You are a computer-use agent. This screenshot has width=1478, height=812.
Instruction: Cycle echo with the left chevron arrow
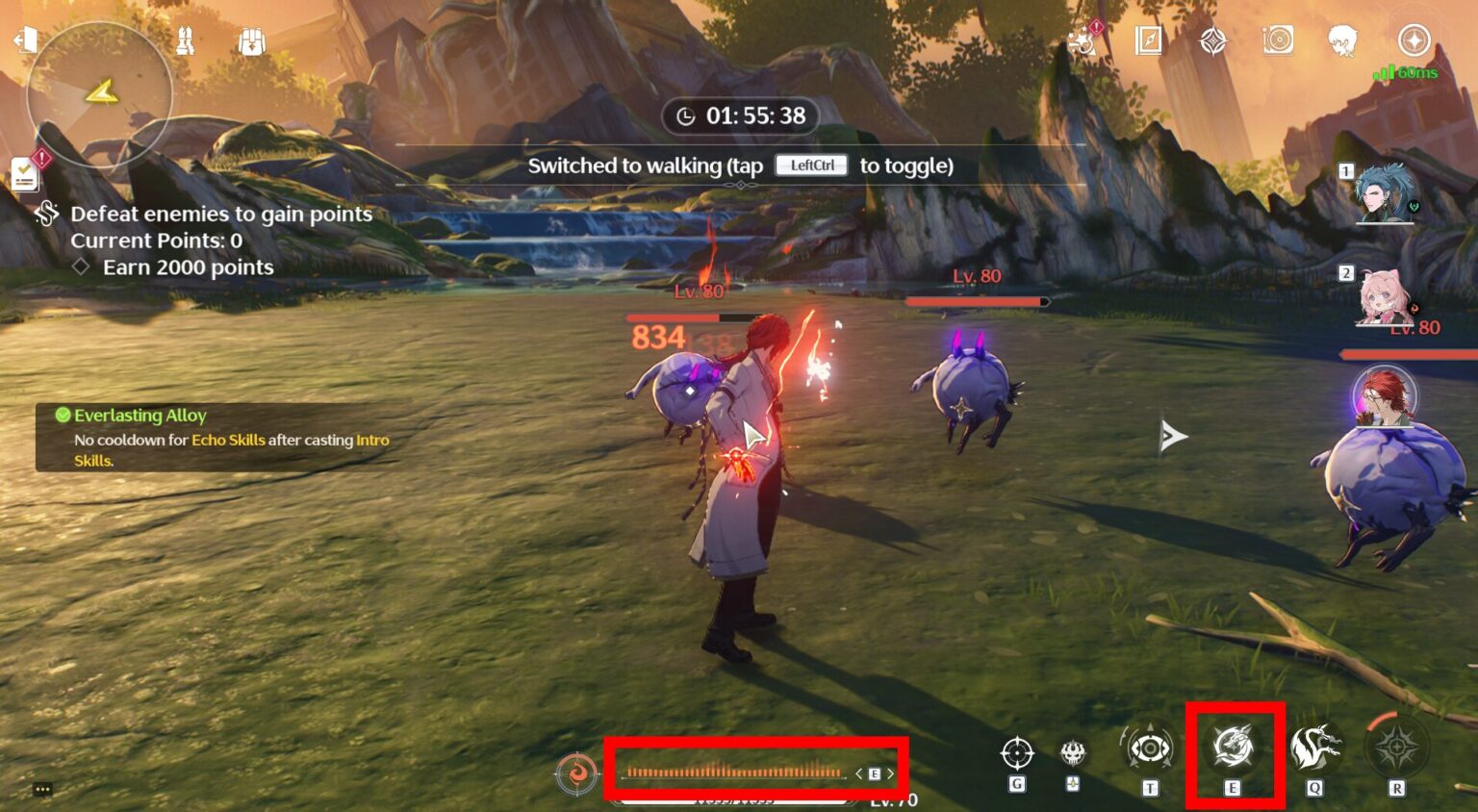[858, 774]
